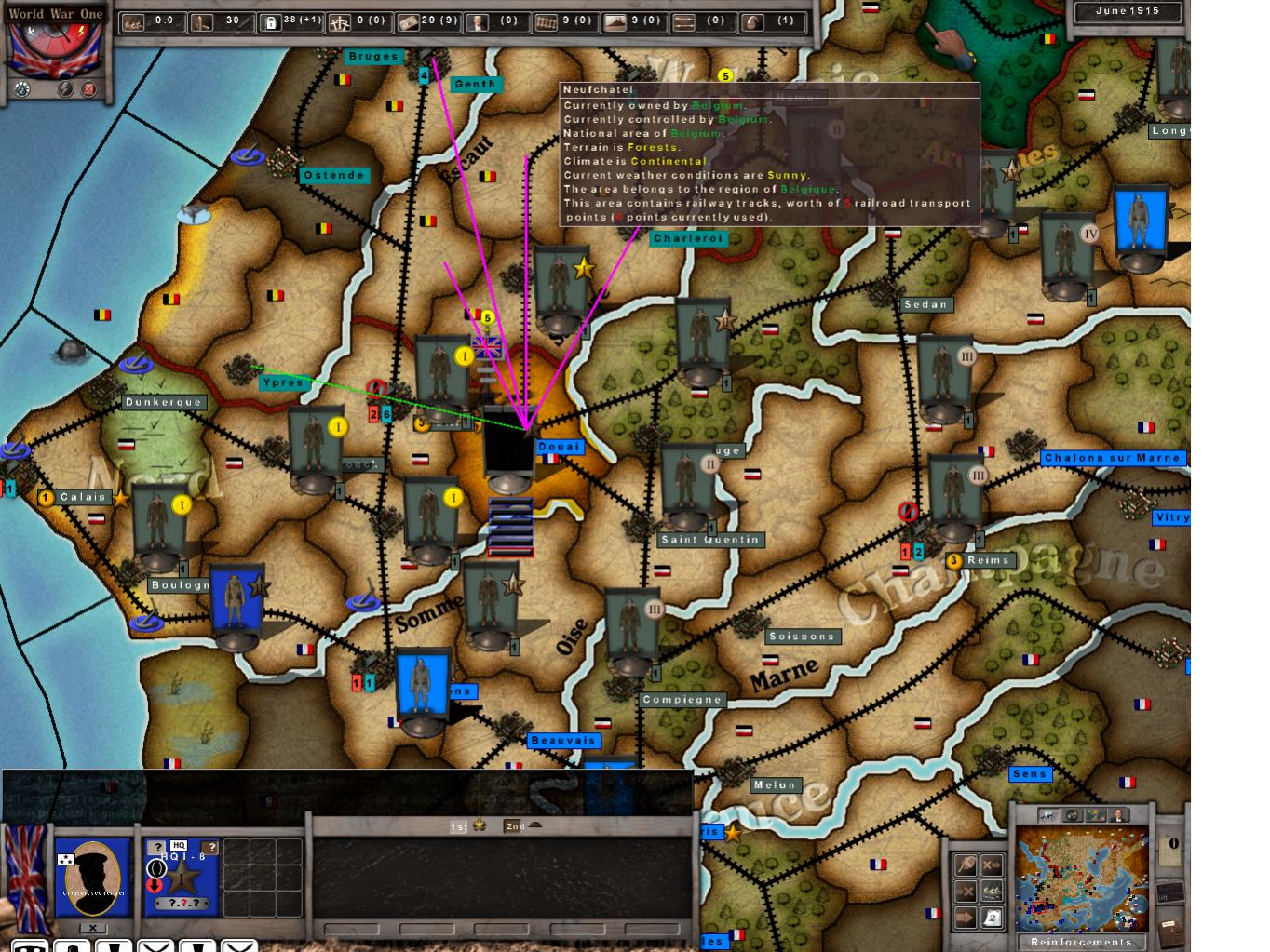The image size is (1270, 952).
Task: Open the Reinforcements panel
Action: click(1081, 942)
